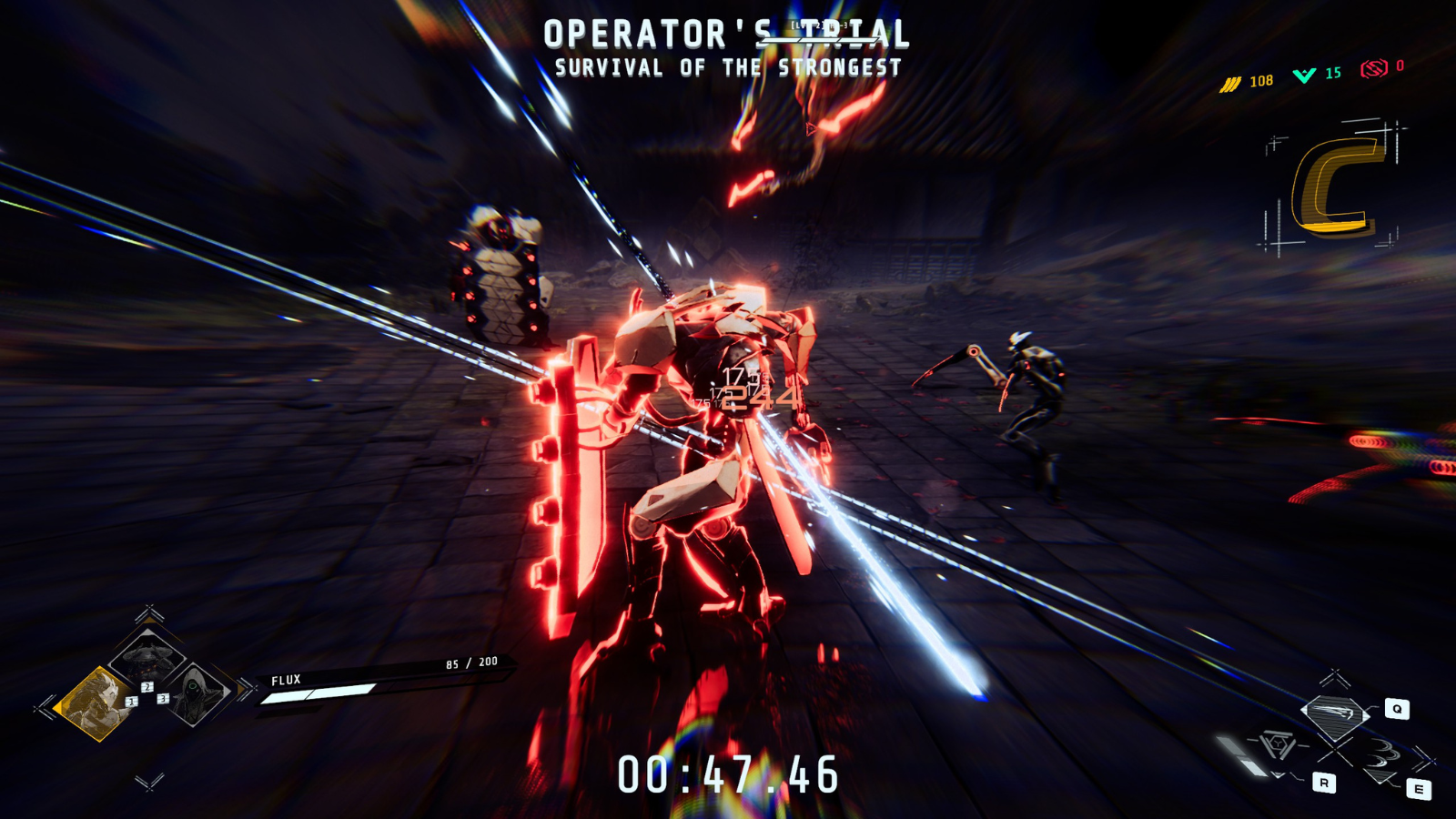Switch to the hooded green-eyed operator portrait
1456x819 pixels.
pyautogui.click(x=196, y=693)
